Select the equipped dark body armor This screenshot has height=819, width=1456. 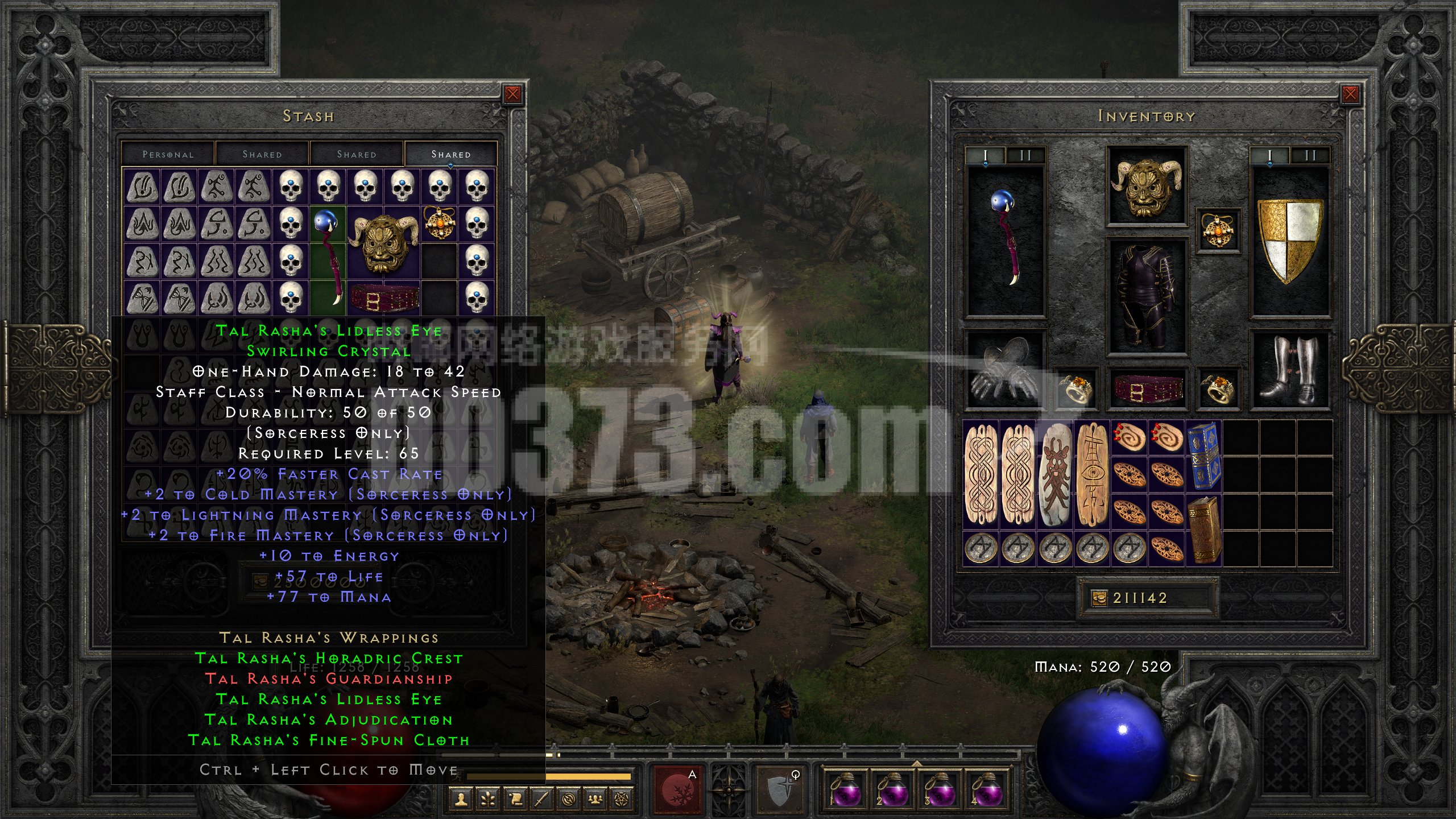[x=1146, y=296]
